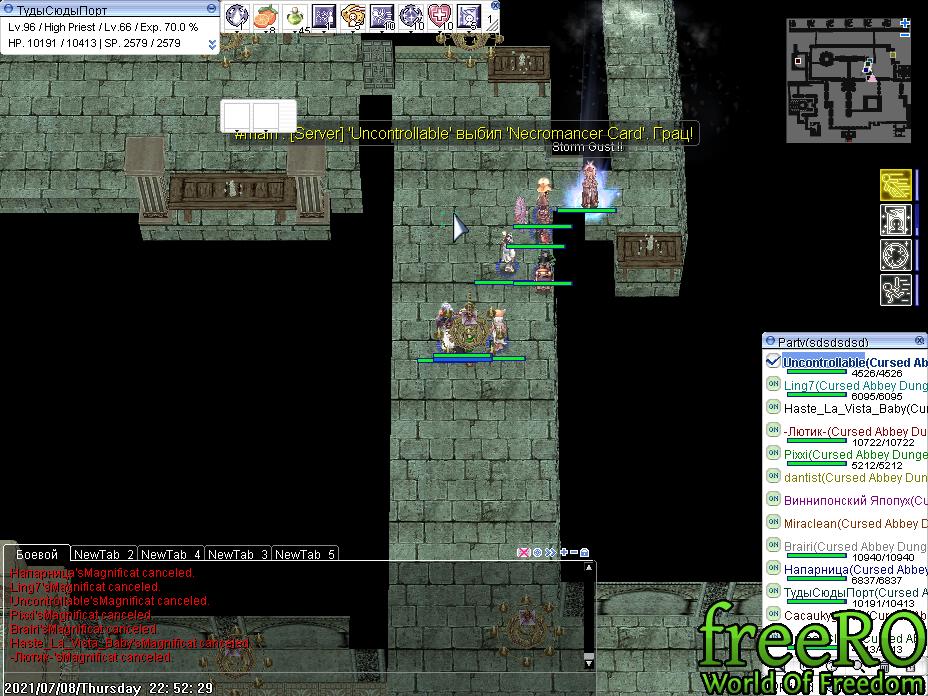This screenshot has width=928, height=696.
Task: Expand character info with the double arrow
Action: [212, 44]
